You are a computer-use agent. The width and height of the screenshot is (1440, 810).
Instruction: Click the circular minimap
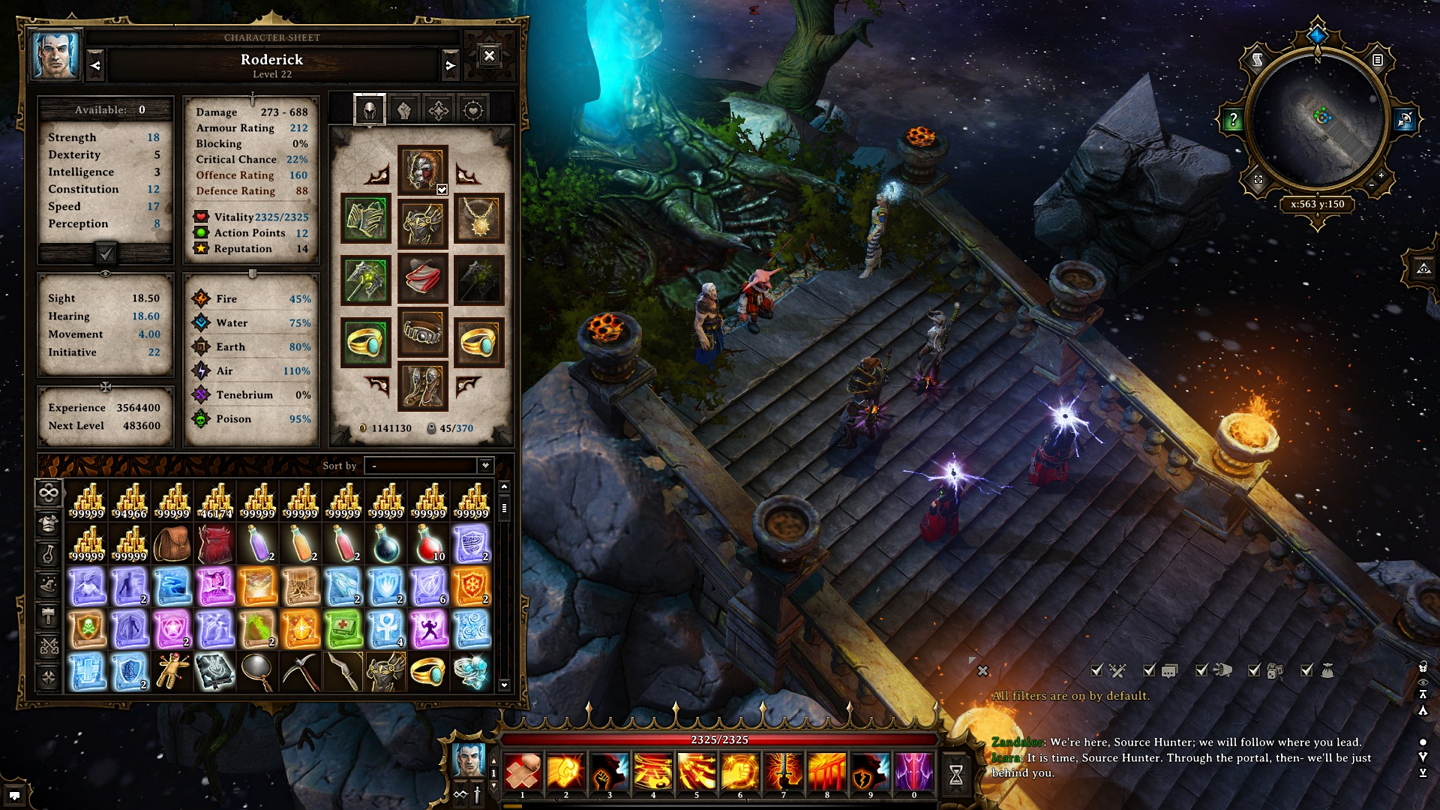click(1318, 118)
